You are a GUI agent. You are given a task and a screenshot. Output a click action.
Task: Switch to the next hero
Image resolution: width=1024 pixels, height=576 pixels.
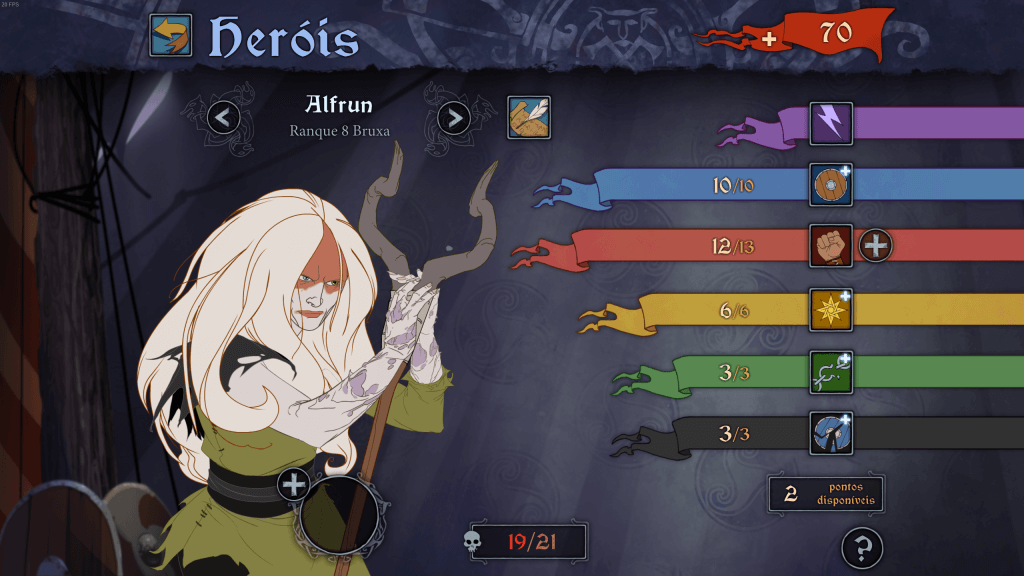pos(454,118)
